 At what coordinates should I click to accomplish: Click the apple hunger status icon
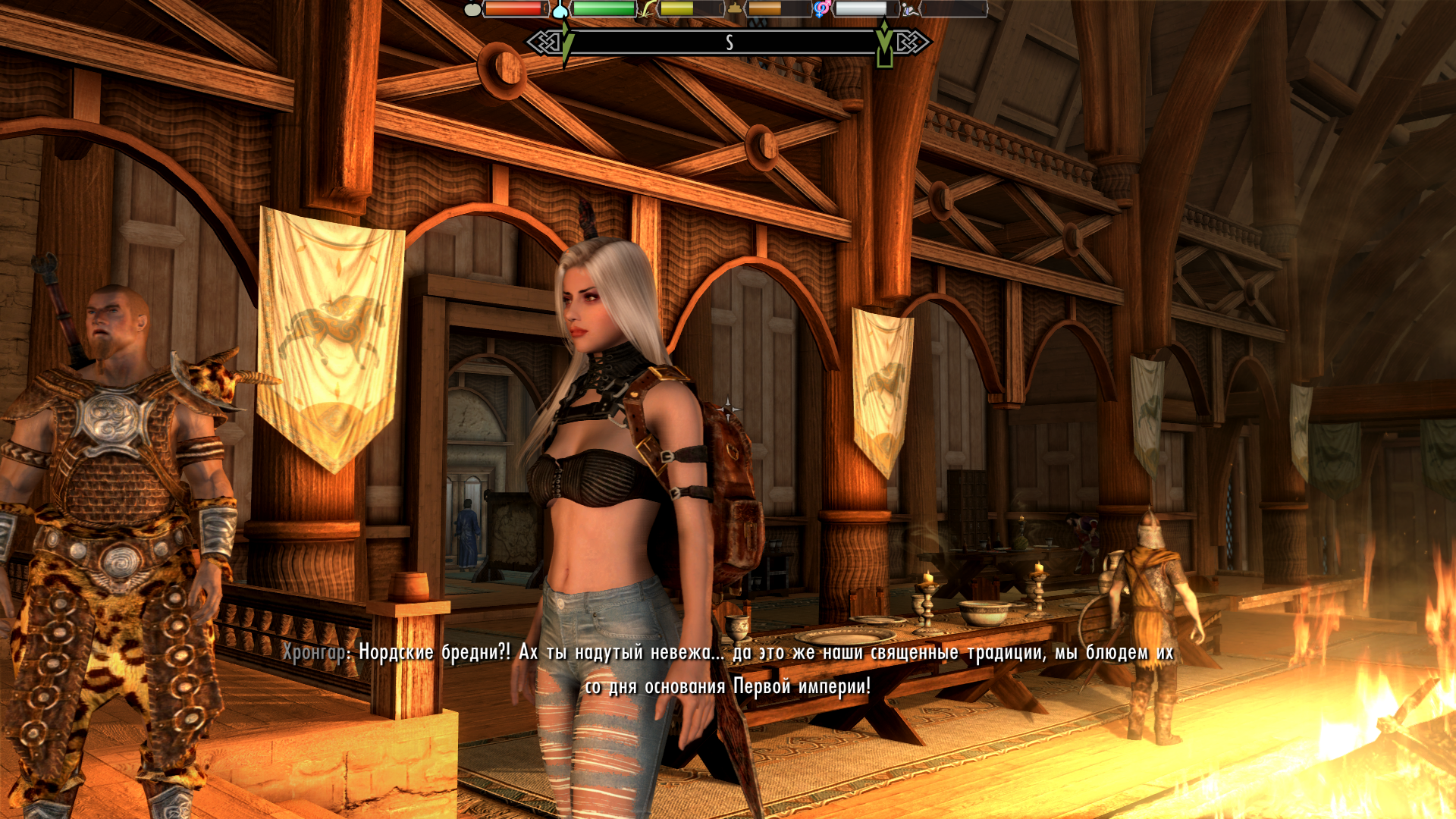tap(472, 9)
